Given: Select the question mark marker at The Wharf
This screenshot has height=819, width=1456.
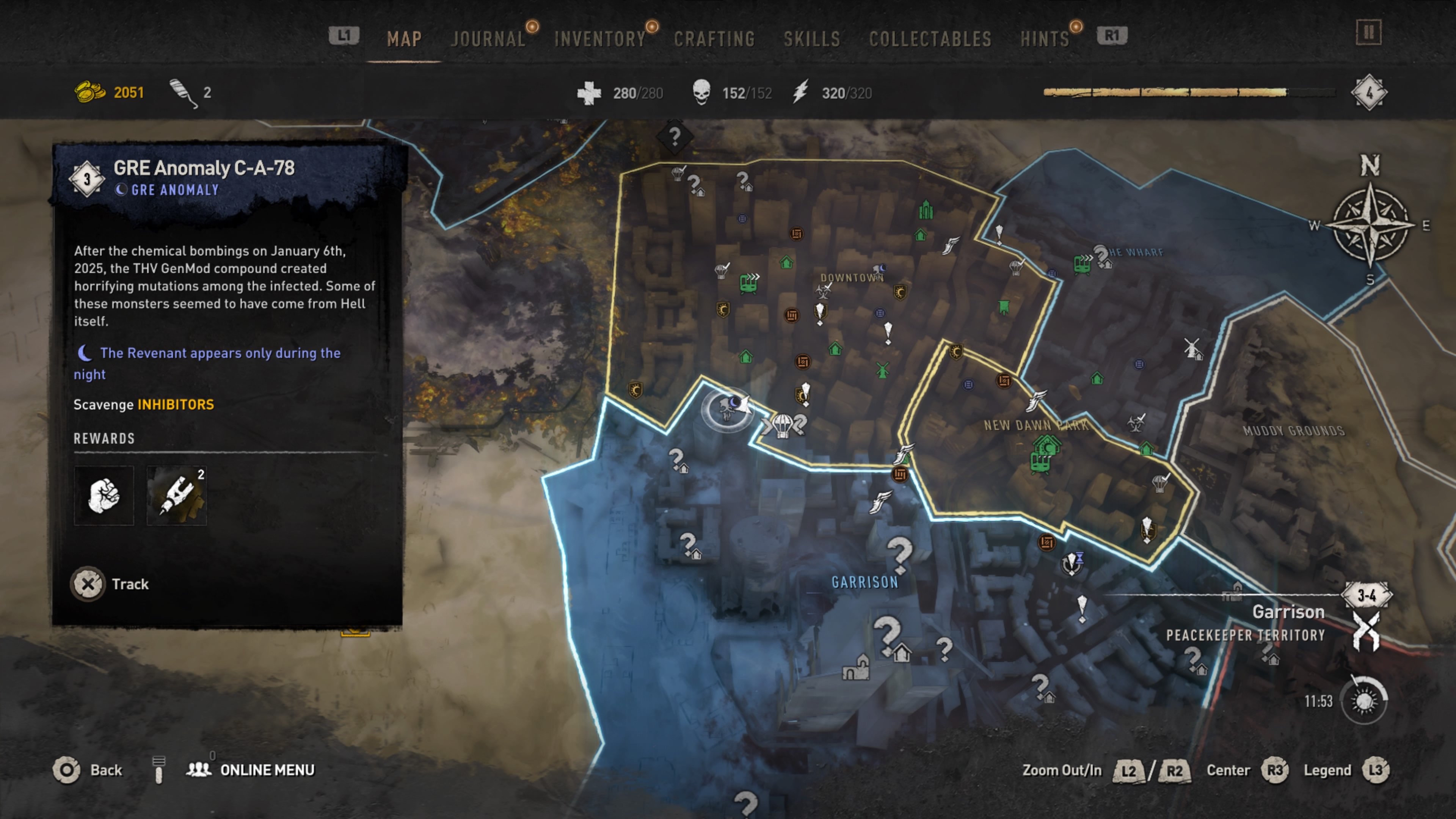Looking at the screenshot, I should point(1101,256).
